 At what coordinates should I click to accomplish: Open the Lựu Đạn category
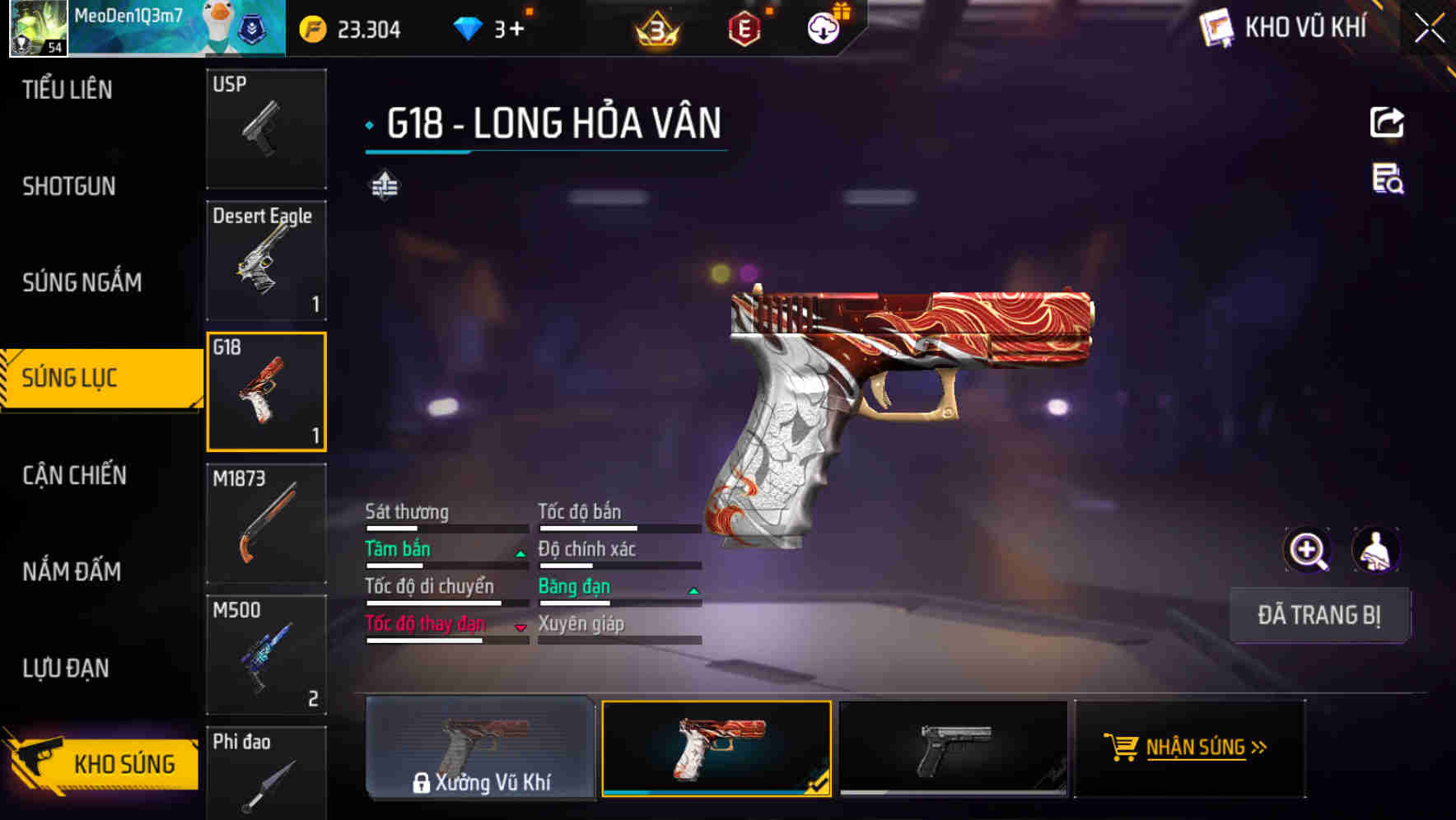(x=66, y=668)
